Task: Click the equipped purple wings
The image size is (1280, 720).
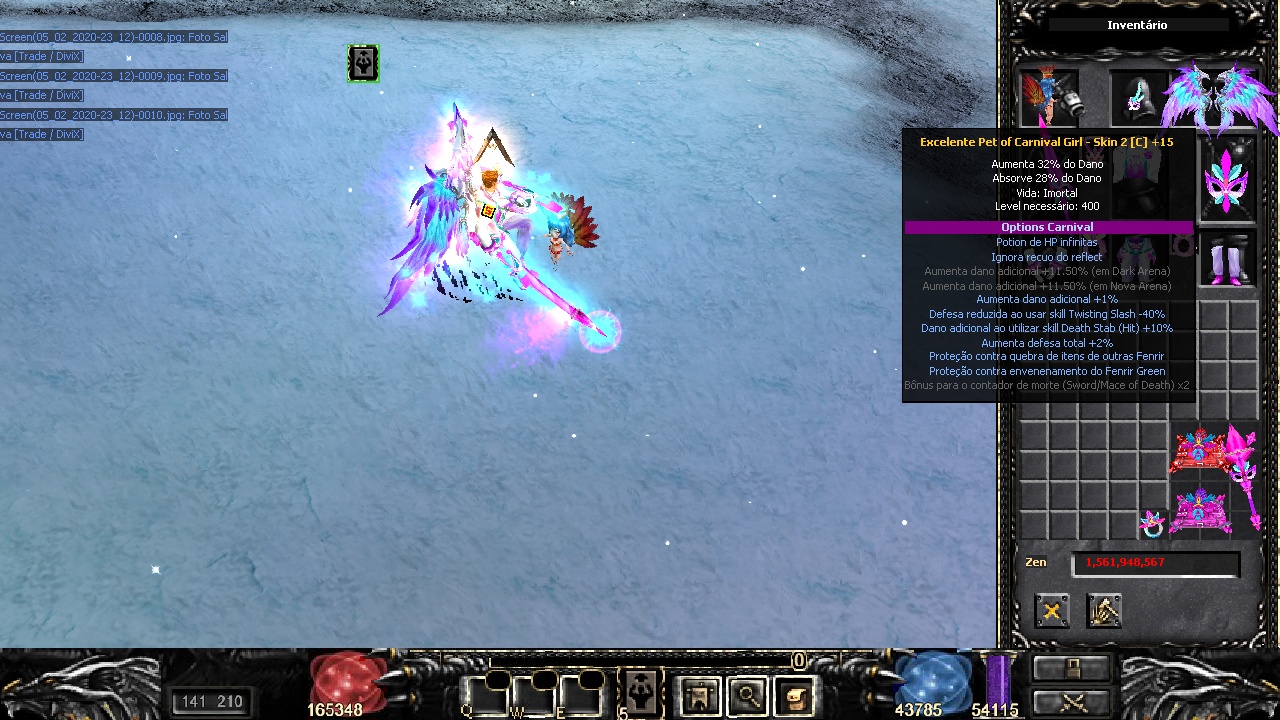Action: pyautogui.click(x=1220, y=98)
